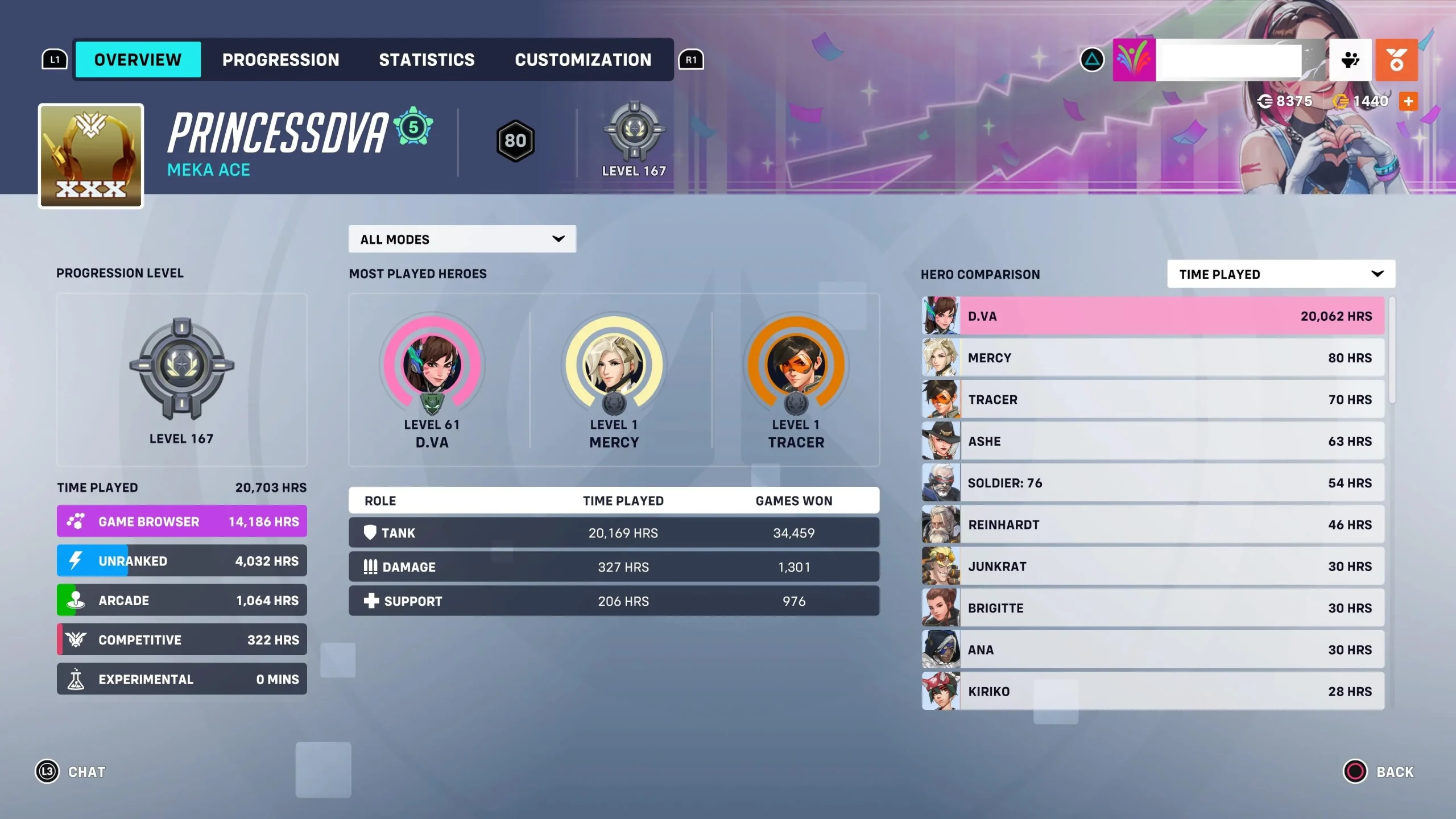Switch to the Statistics tab
The image size is (1456, 819).
tap(427, 60)
